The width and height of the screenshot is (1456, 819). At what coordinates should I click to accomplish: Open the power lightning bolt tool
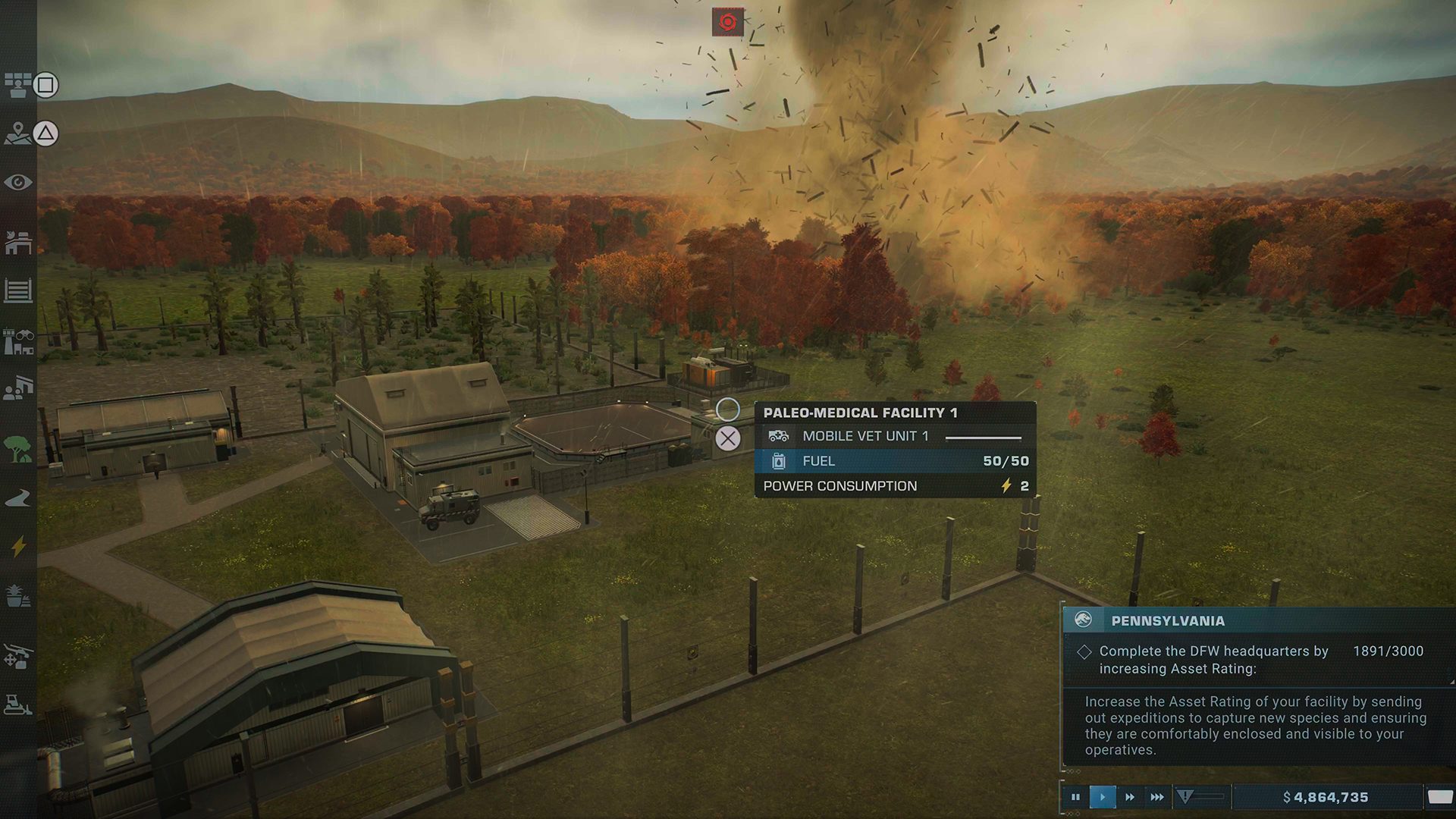[x=19, y=544]
